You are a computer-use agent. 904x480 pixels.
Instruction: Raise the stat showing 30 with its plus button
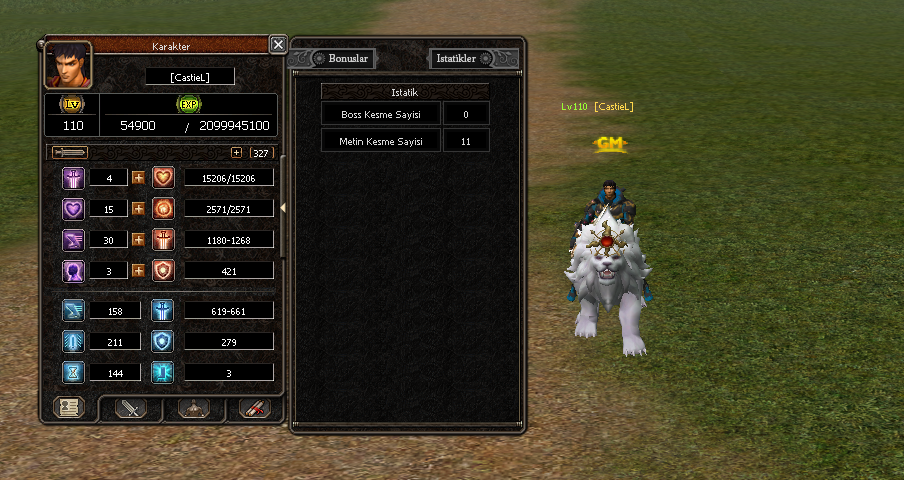138,240
